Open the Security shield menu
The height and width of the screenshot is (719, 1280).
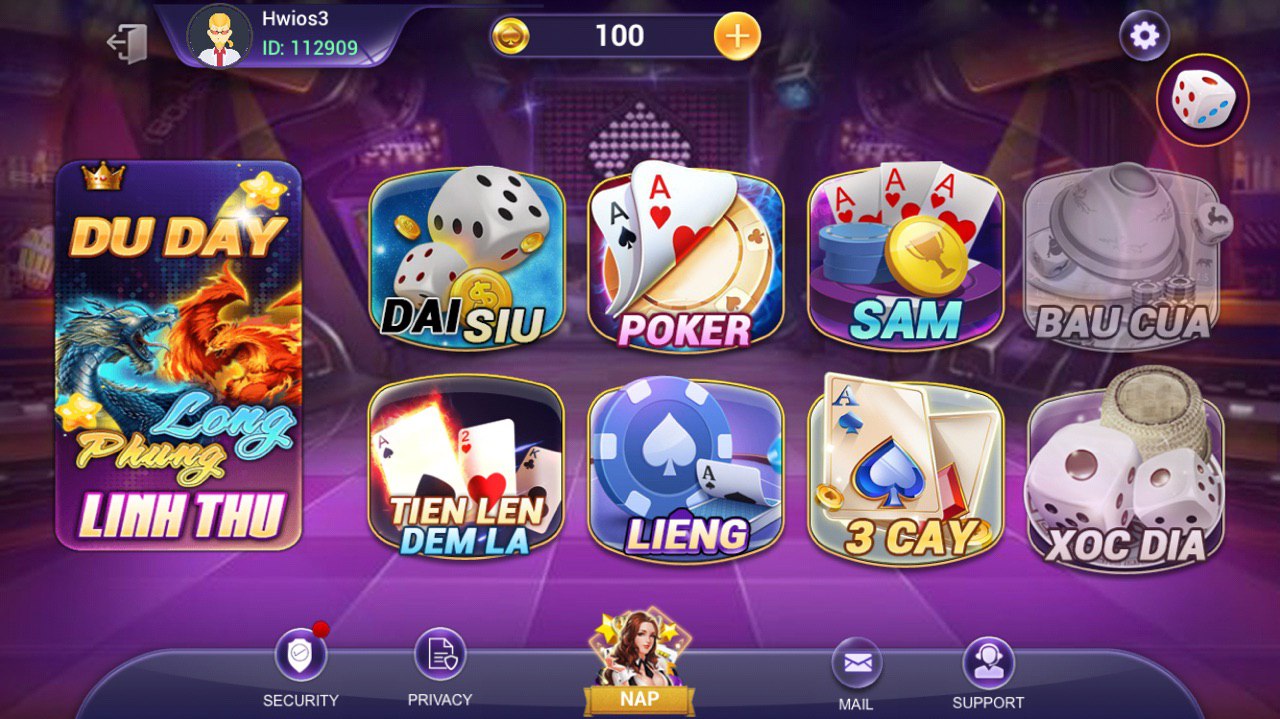tap(300, 657)
